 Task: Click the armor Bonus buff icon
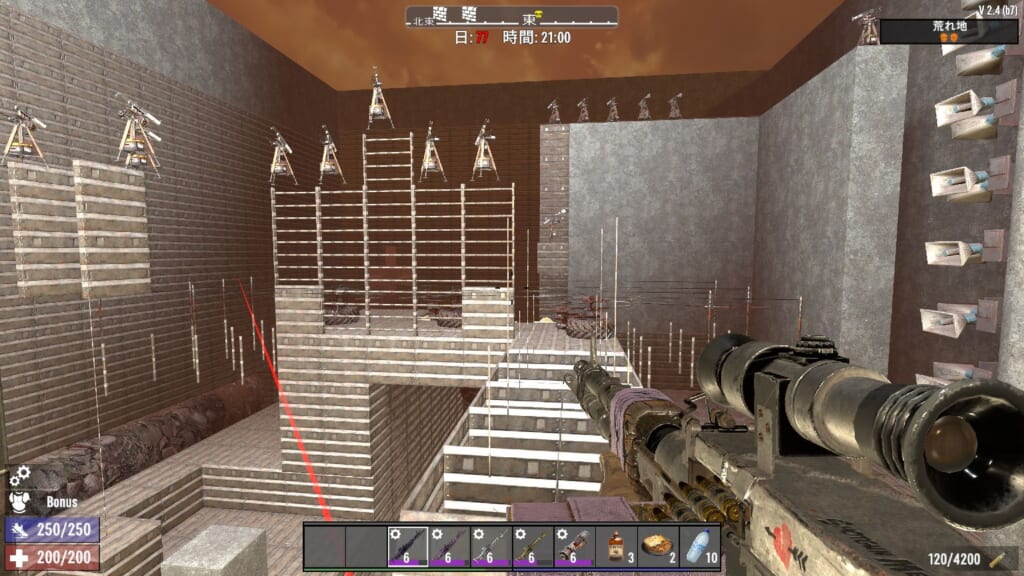21,501
